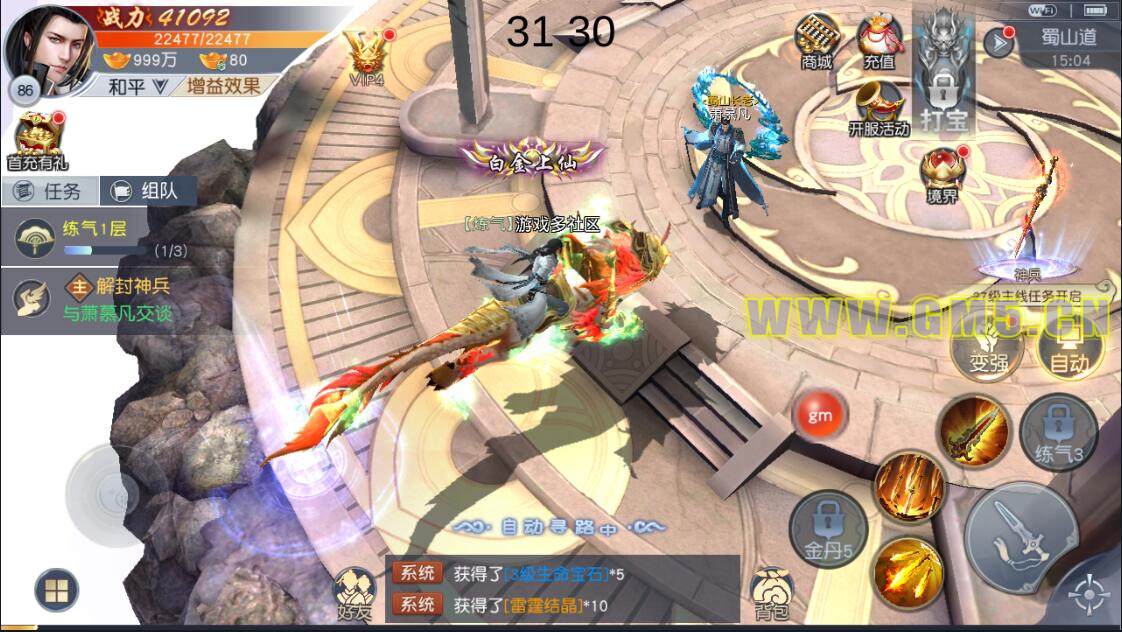The width and height of the screenshot is (1122, 632).
Task: Open the 充值 recharge icon
Action: click(x=879, y=42)
